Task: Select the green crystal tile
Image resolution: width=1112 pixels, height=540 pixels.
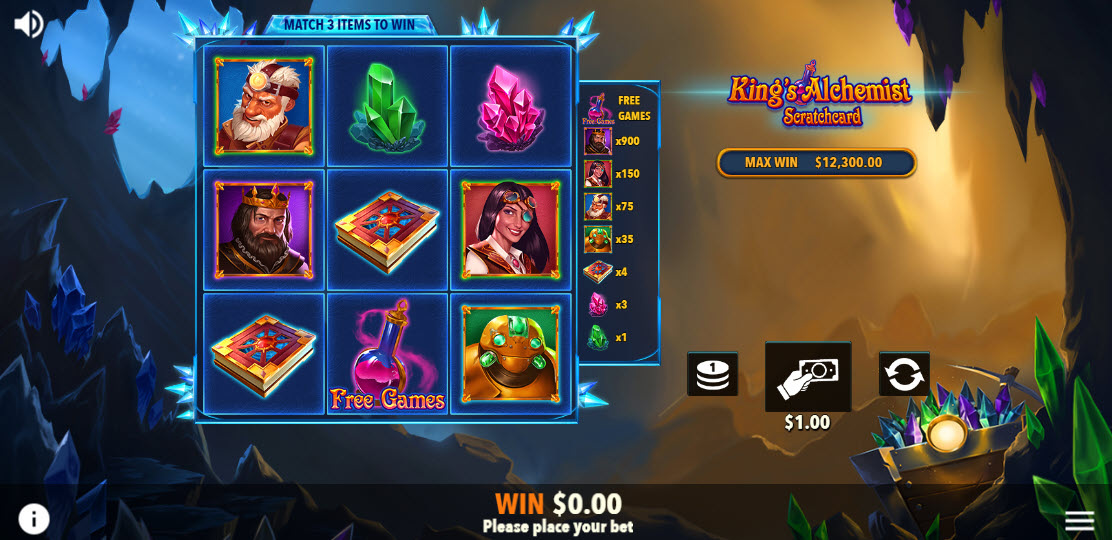Action: pyautogui.click(x=387, y=106)
